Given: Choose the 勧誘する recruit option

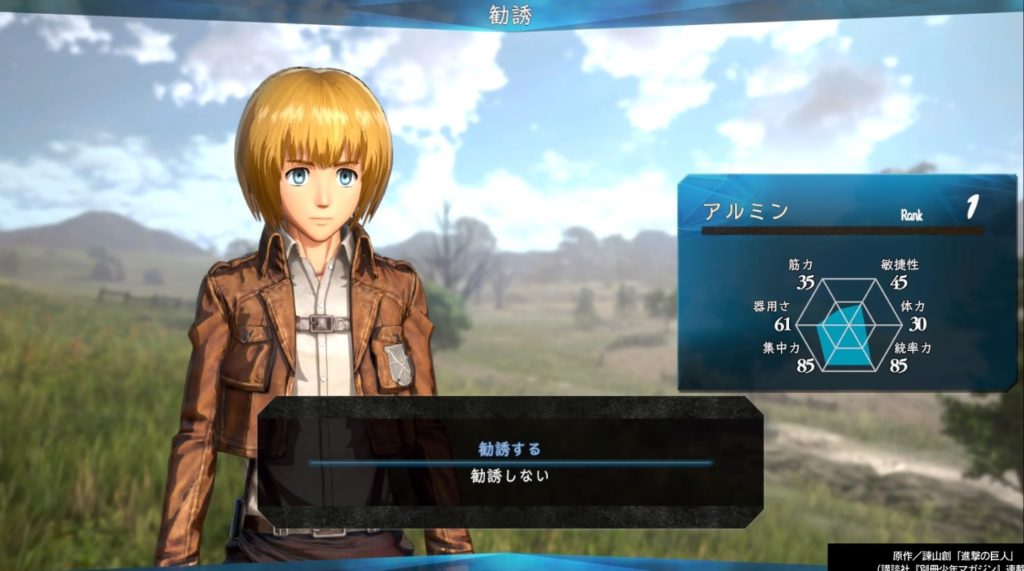Looking at the screenshot, I should (x=510, y=449).
